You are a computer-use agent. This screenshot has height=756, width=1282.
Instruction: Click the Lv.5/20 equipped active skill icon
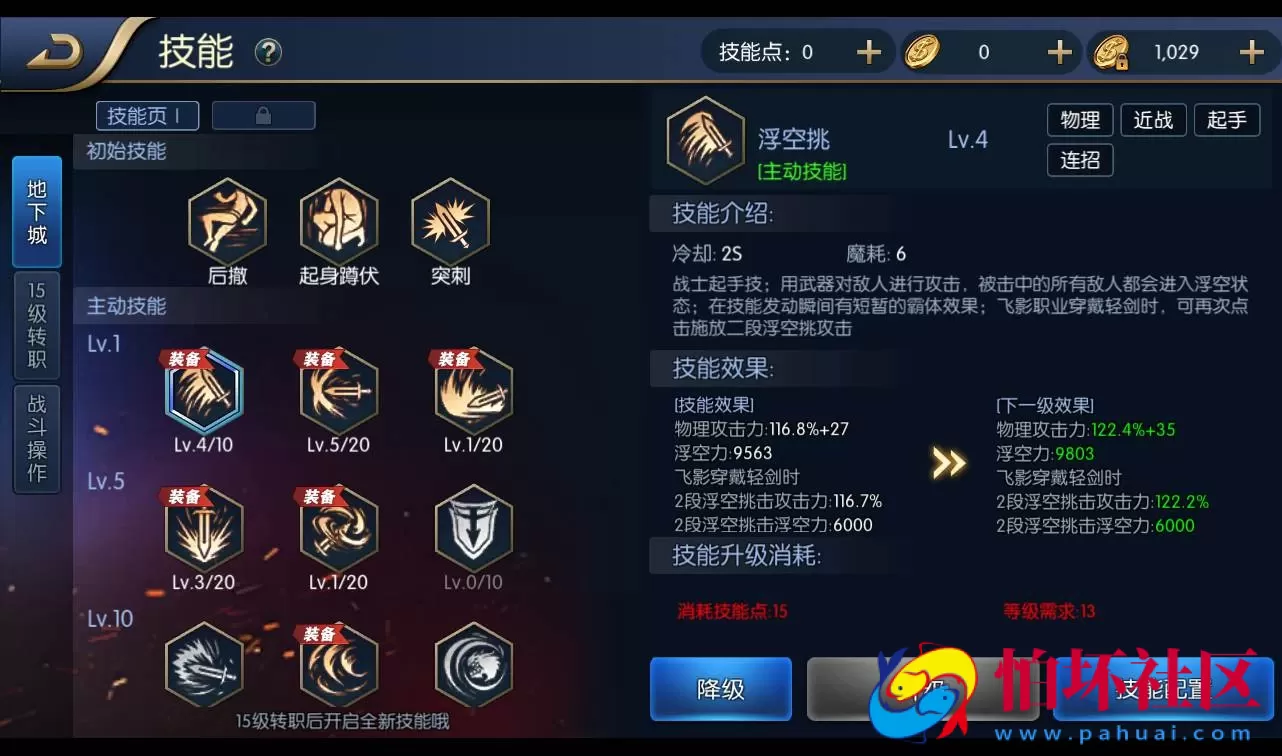point(338,393)
